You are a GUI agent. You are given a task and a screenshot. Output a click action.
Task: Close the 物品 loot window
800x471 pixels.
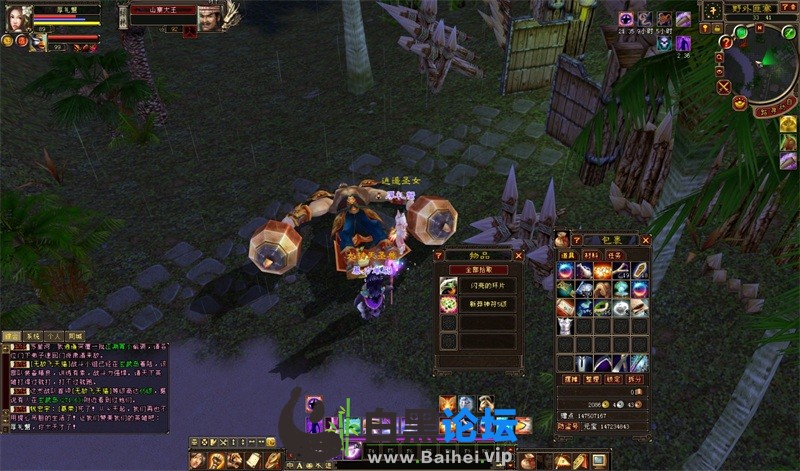pos(518,256)
